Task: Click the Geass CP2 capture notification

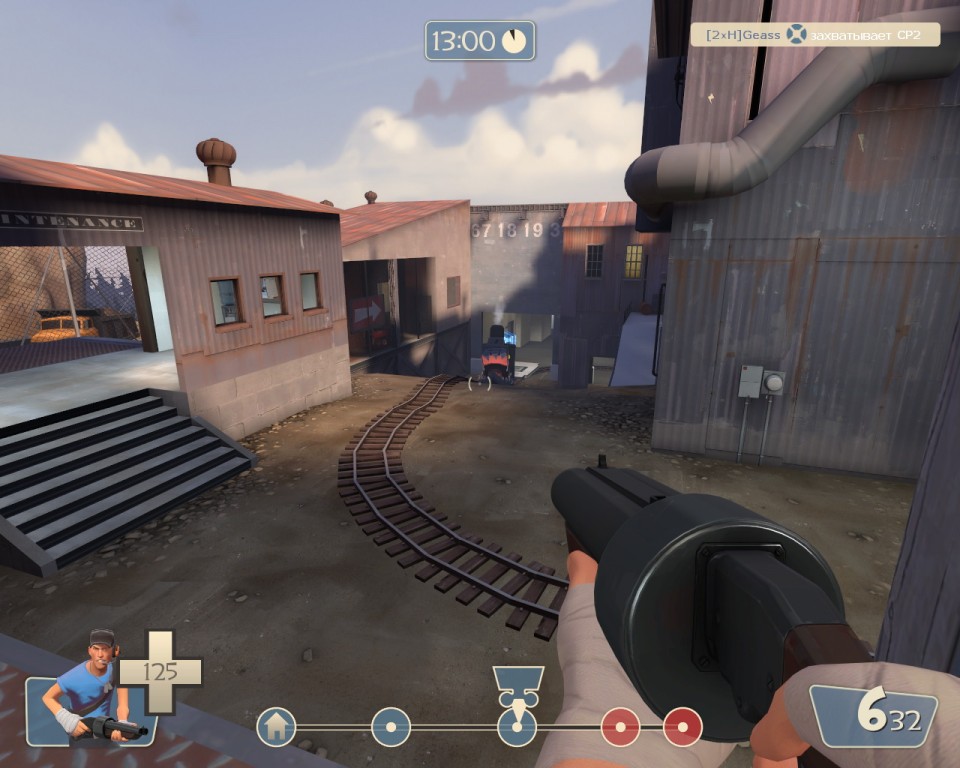Action: tap(815, 35)
